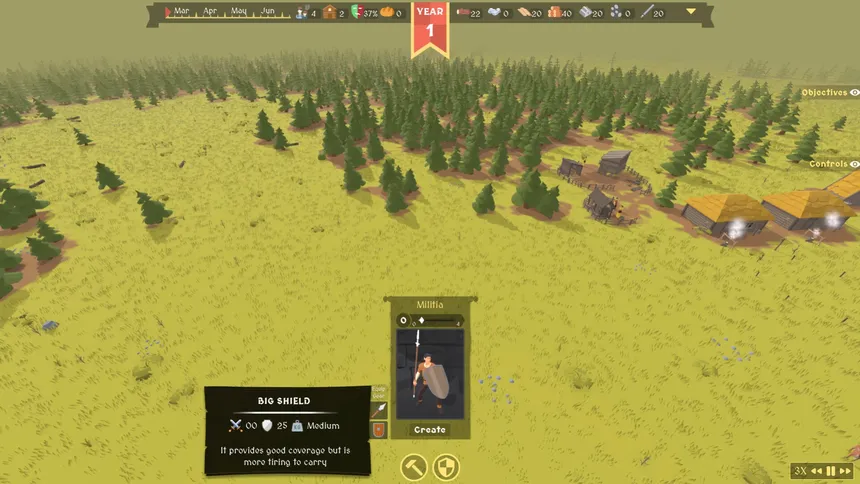Image resolution: width=860 pixels, height=484 pixels.
Task: Open the shield military menu
Action: 445,467
